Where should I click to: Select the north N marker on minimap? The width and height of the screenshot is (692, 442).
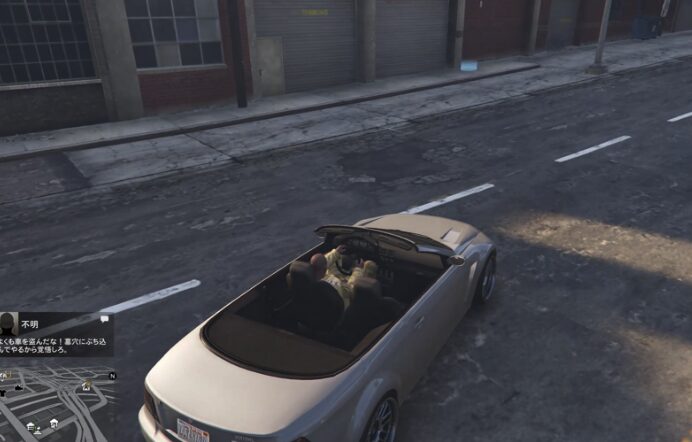(x=112, y=375)
